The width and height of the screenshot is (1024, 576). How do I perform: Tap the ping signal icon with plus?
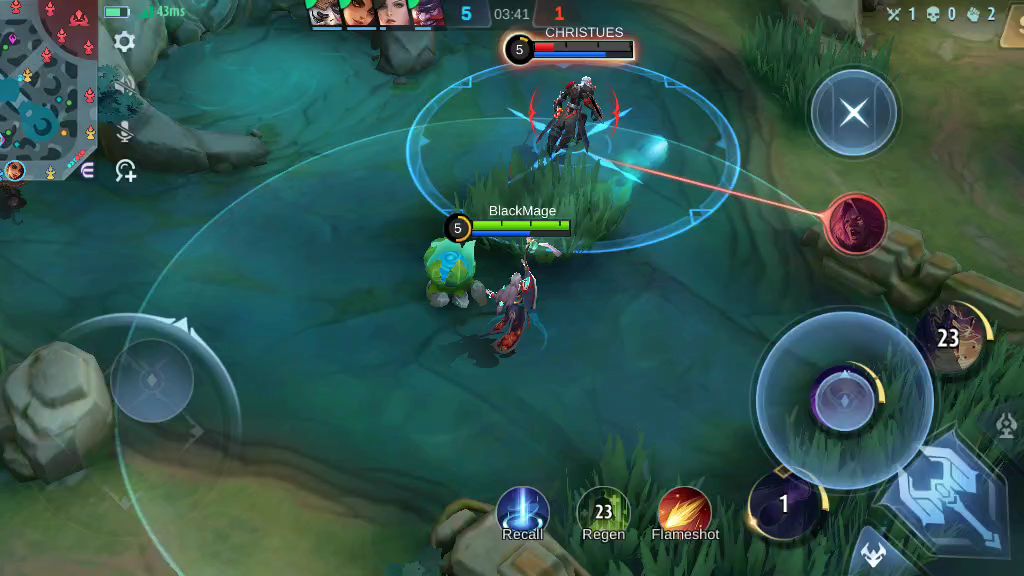[x=126, y=171]
